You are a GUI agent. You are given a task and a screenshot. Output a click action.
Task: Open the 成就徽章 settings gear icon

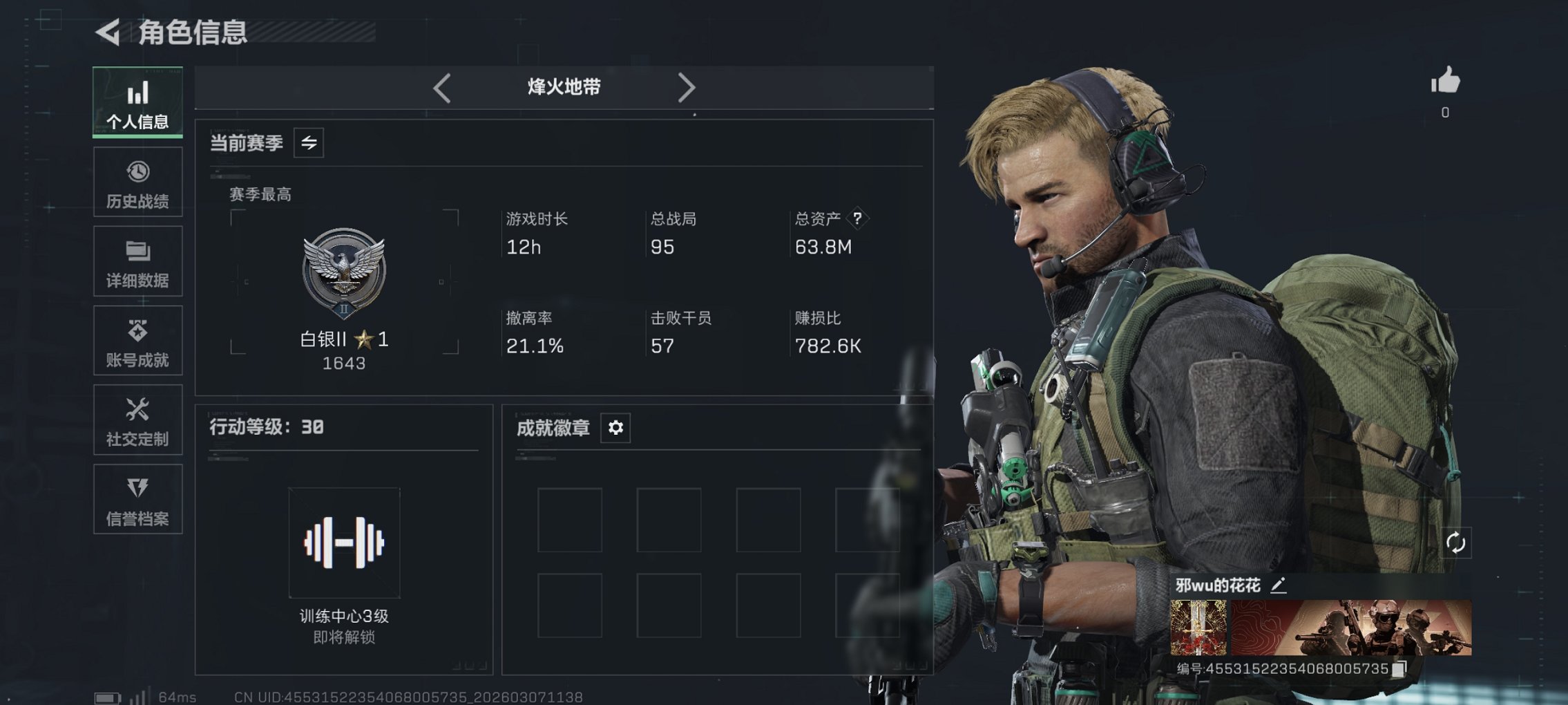pos(615,428)
